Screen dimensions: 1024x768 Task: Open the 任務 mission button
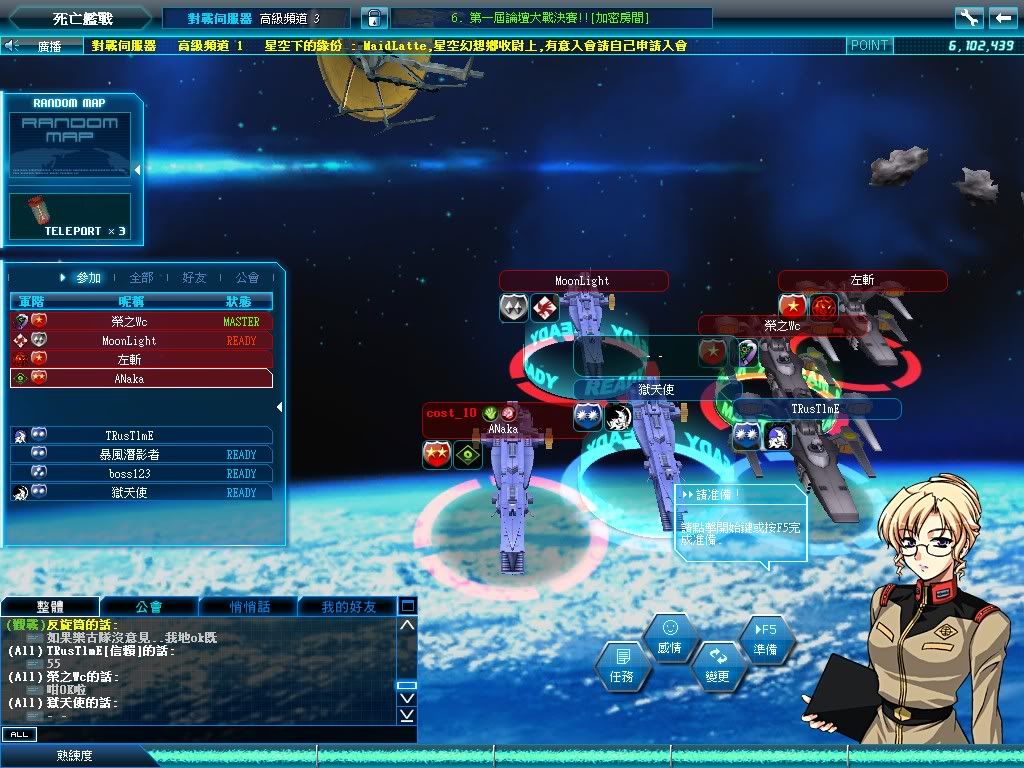pyautogui.click(x=622, y=666)
